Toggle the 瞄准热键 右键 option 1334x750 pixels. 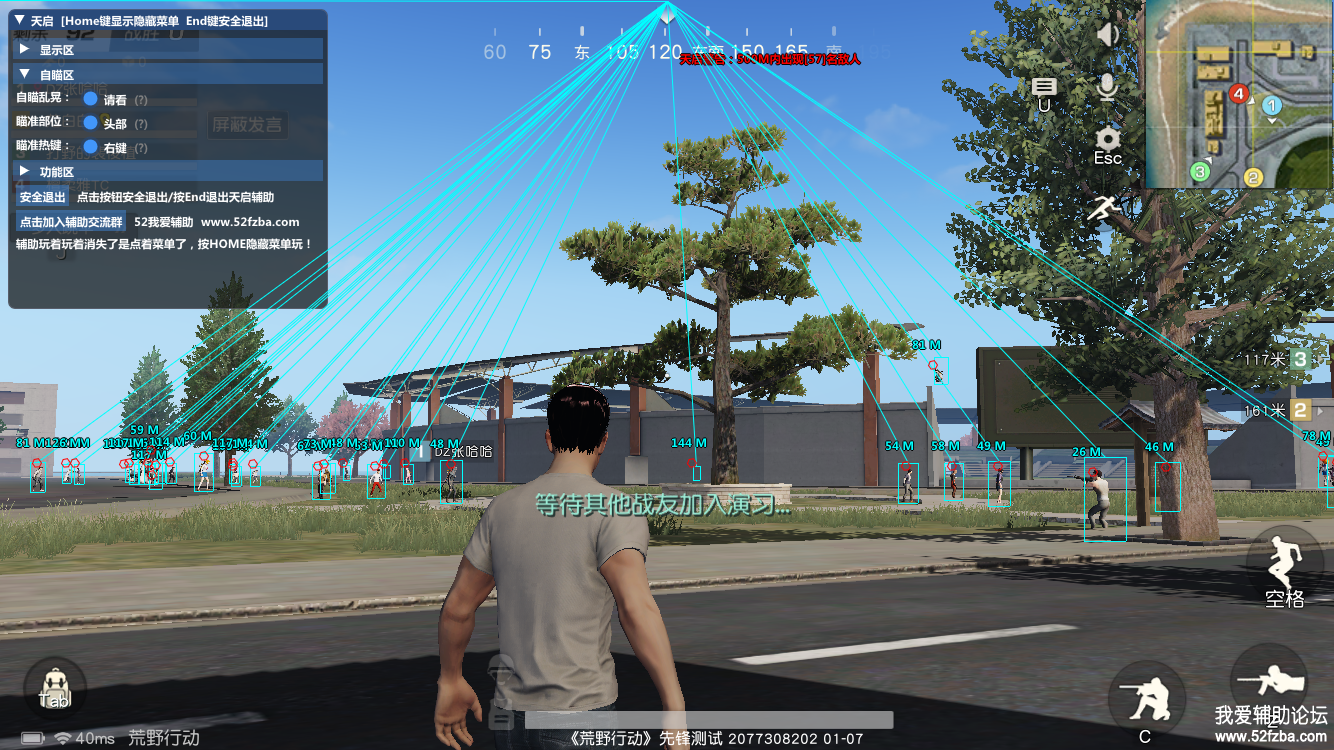coord(90,147)
